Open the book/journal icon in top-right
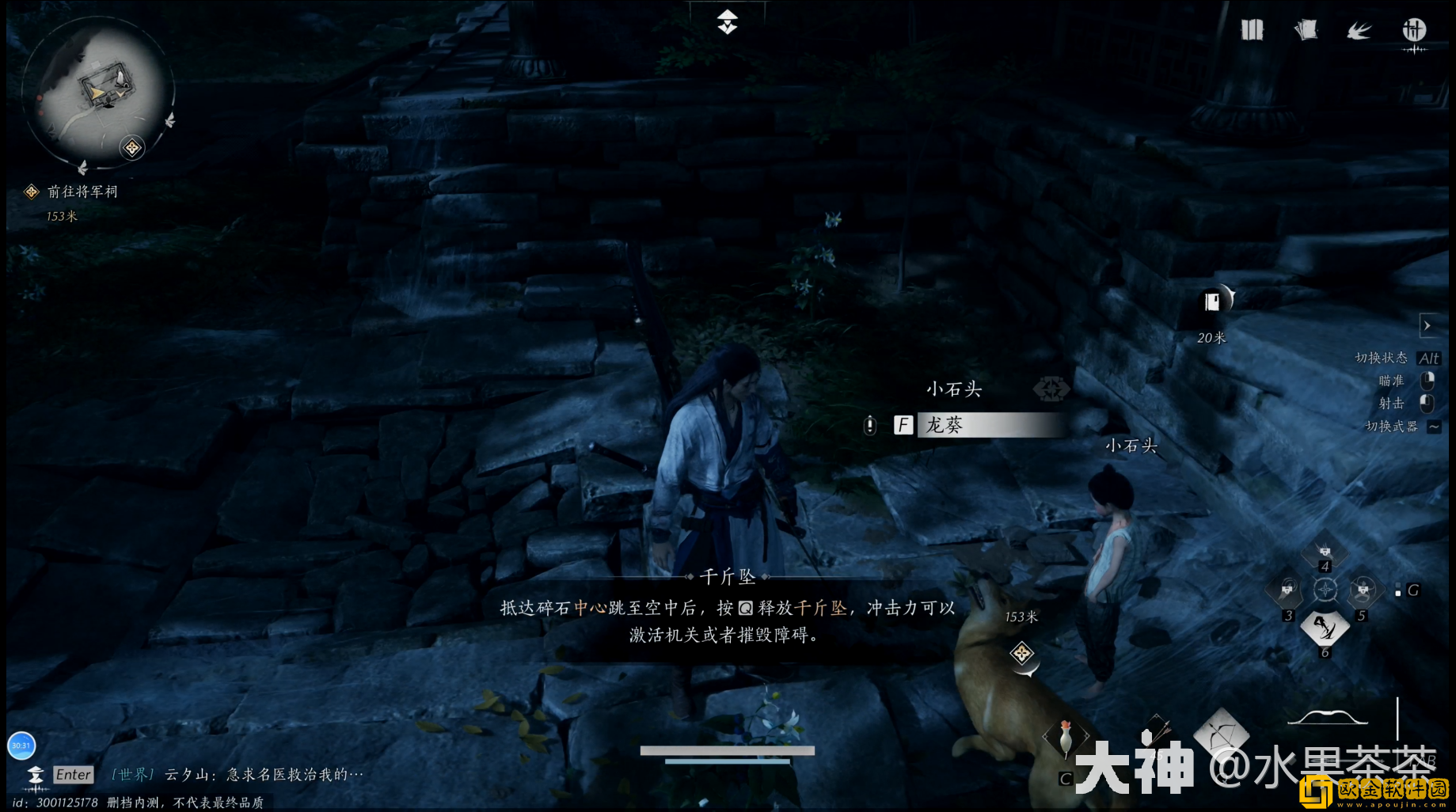 1252,28
